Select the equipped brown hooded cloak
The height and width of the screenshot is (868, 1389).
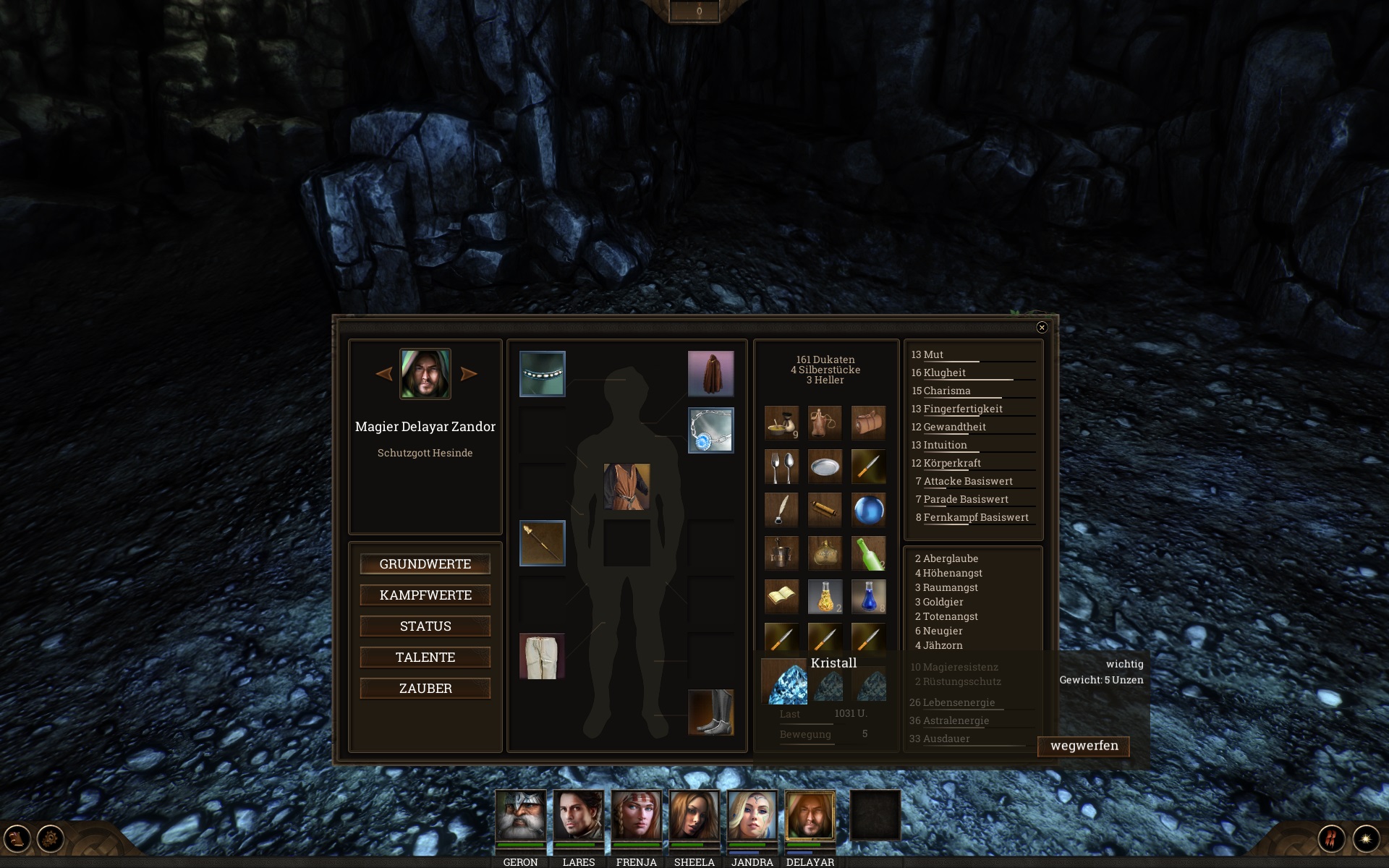click(x=710, y=374)
